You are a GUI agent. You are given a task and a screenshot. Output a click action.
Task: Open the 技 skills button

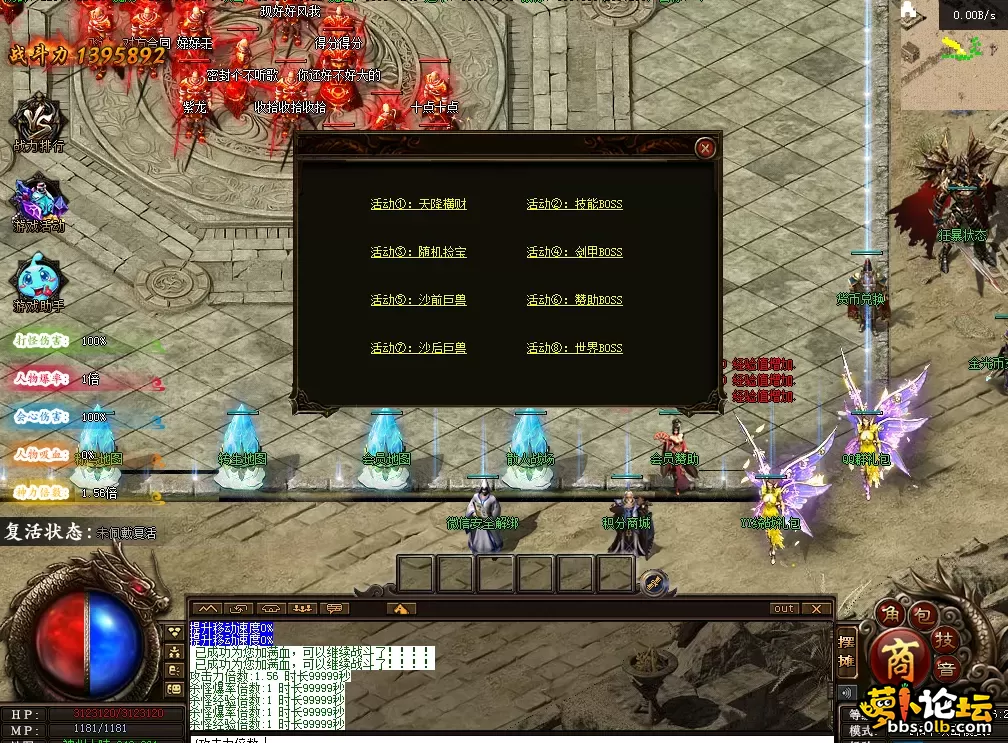point(943,638)
